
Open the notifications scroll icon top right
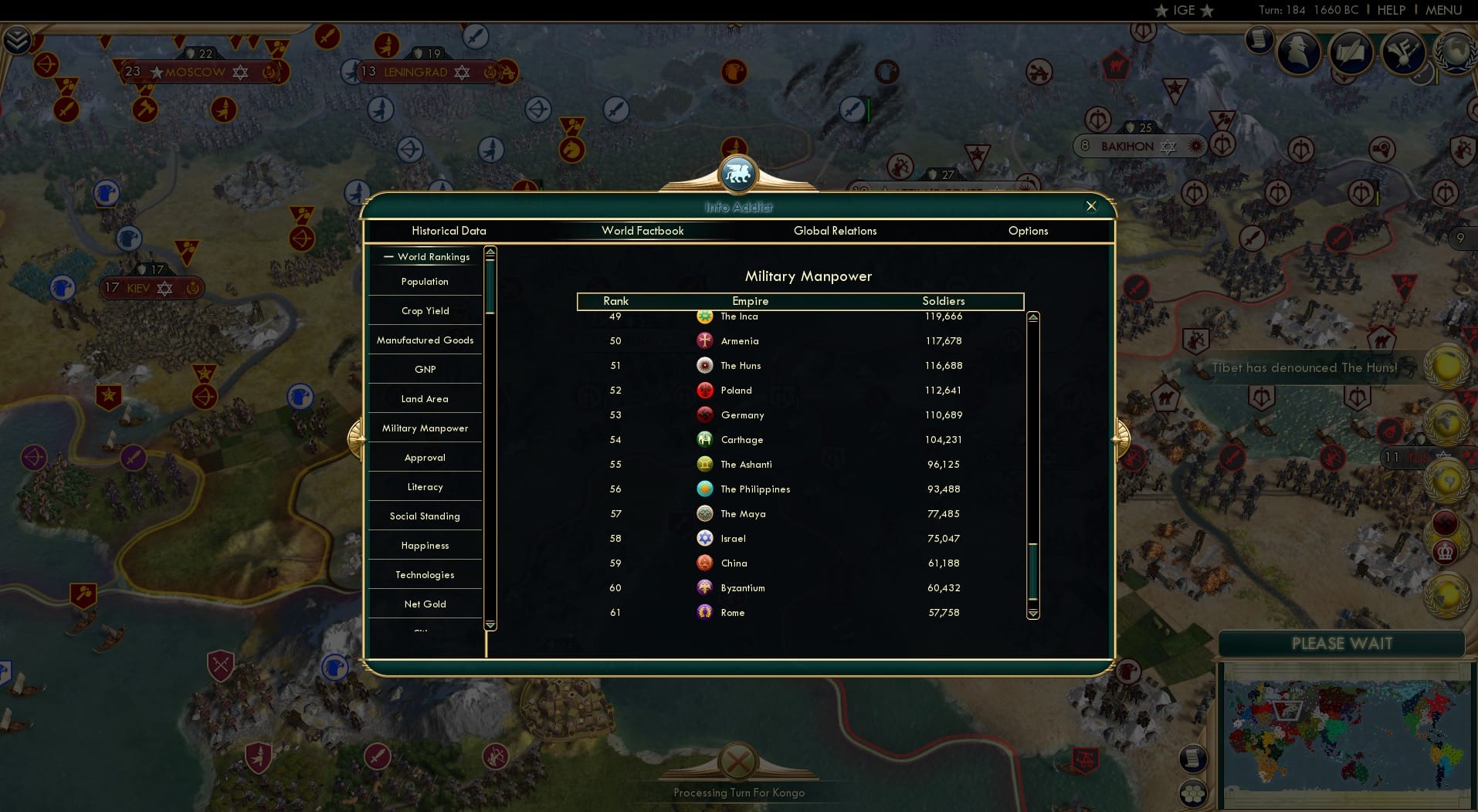coord(1259,41)
